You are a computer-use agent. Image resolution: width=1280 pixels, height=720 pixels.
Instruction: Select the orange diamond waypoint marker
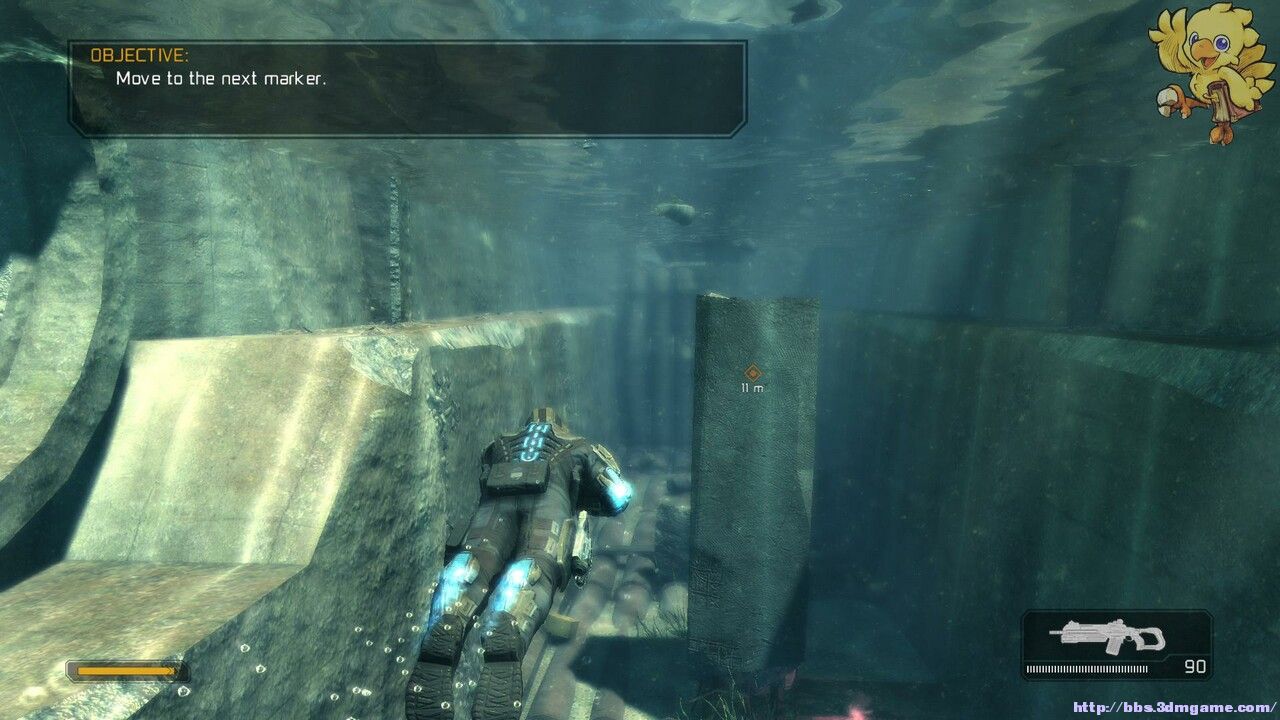click(x=753, y=372)
